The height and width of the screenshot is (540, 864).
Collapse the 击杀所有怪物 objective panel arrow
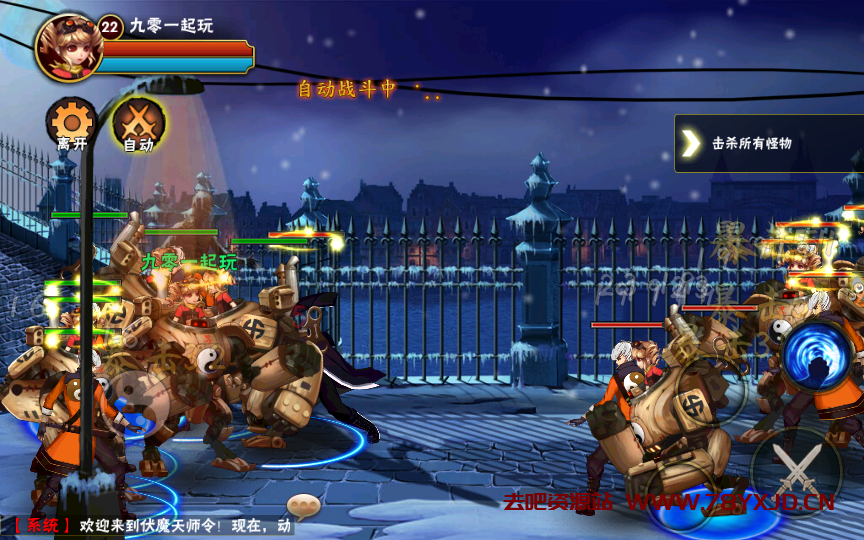coord(691,143)
